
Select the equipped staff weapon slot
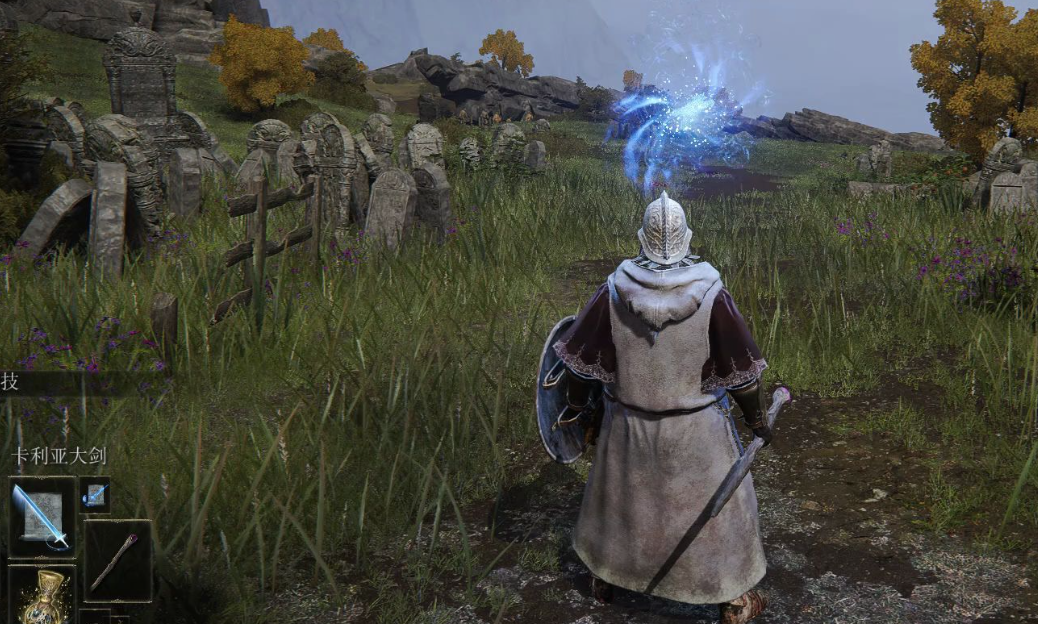coord(117,560)
